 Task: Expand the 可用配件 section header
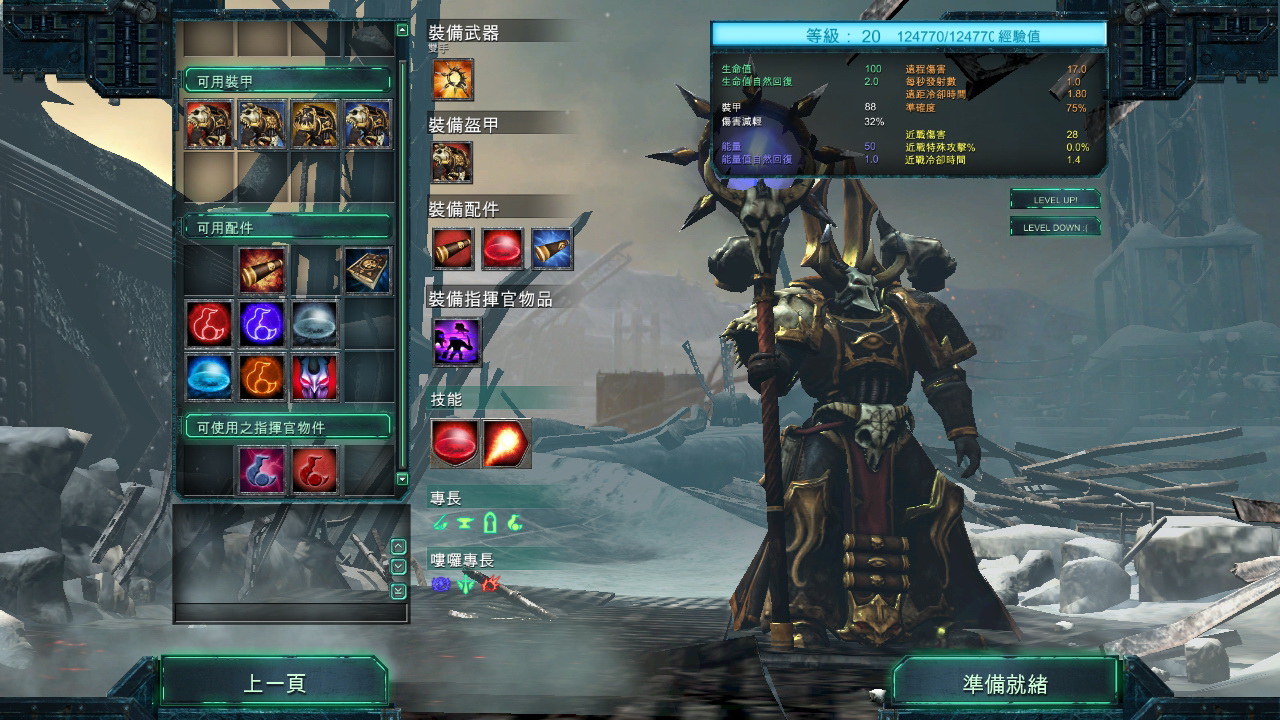click(x=286, y=228)
